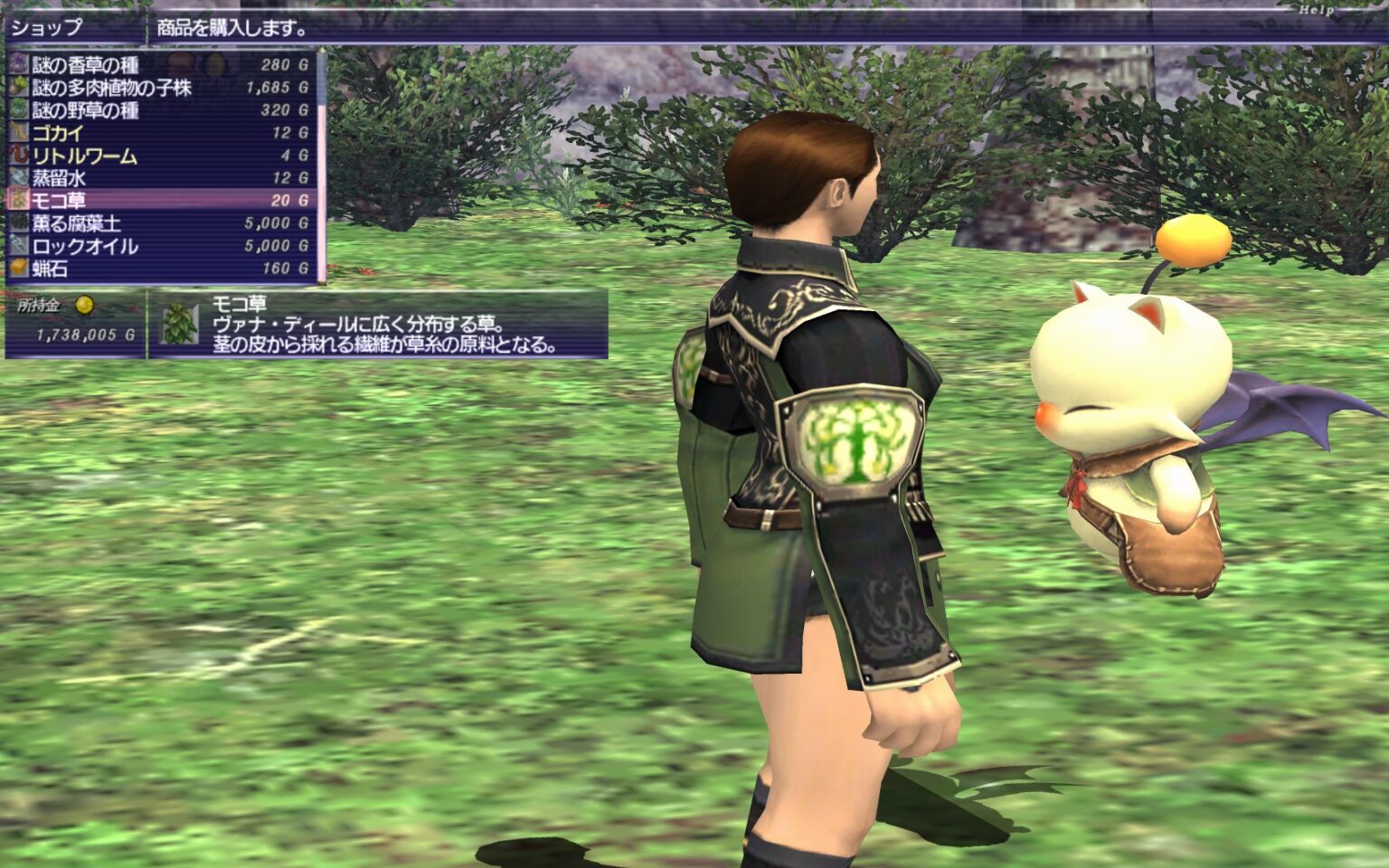Image resolution: width=1389 pixels, height=868 pixels.
Task: Click the 謎の多肉植物の子株 plant icon
Action: coord(20,86)
